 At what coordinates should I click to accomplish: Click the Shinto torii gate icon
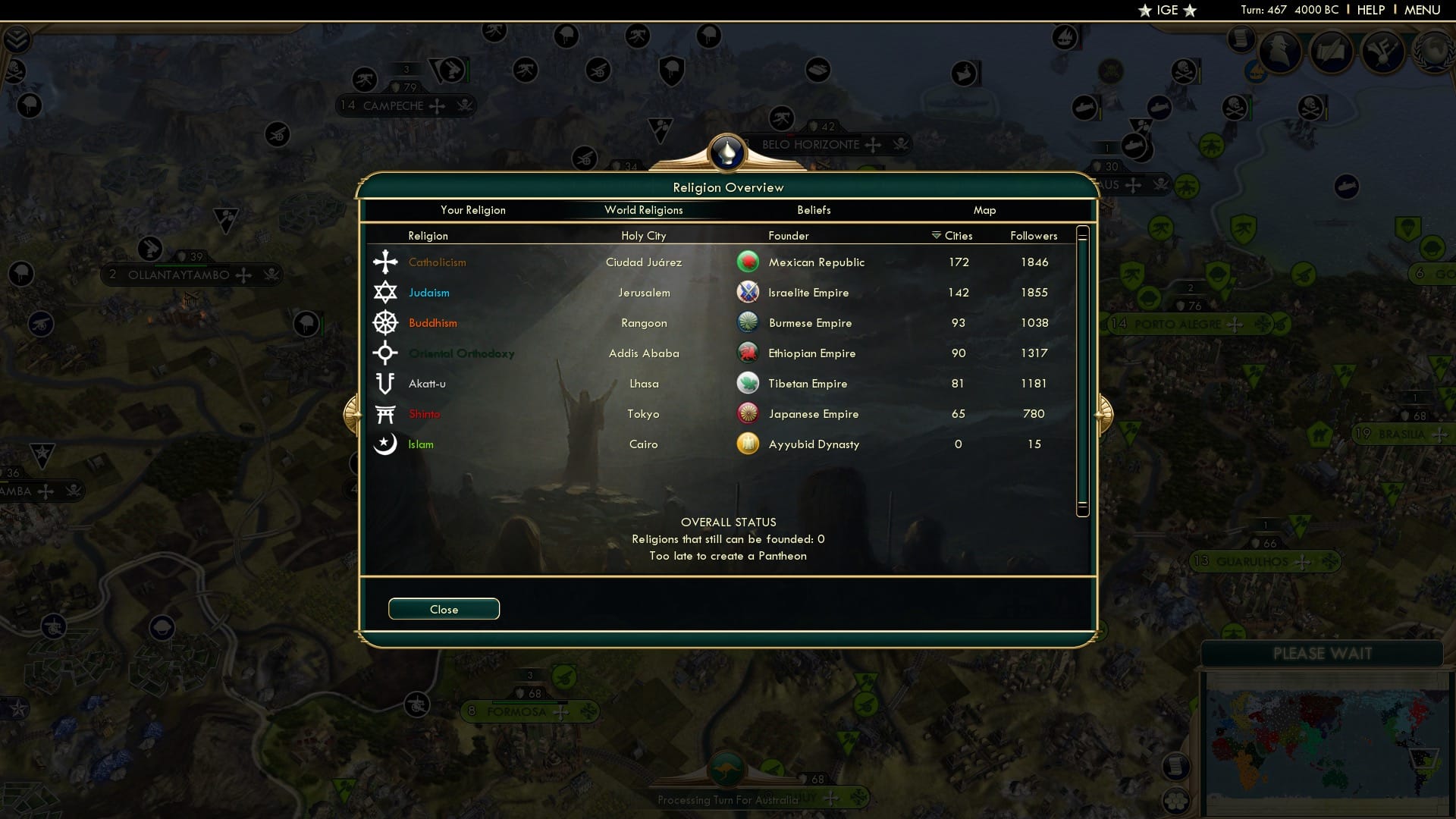point(386,413)
